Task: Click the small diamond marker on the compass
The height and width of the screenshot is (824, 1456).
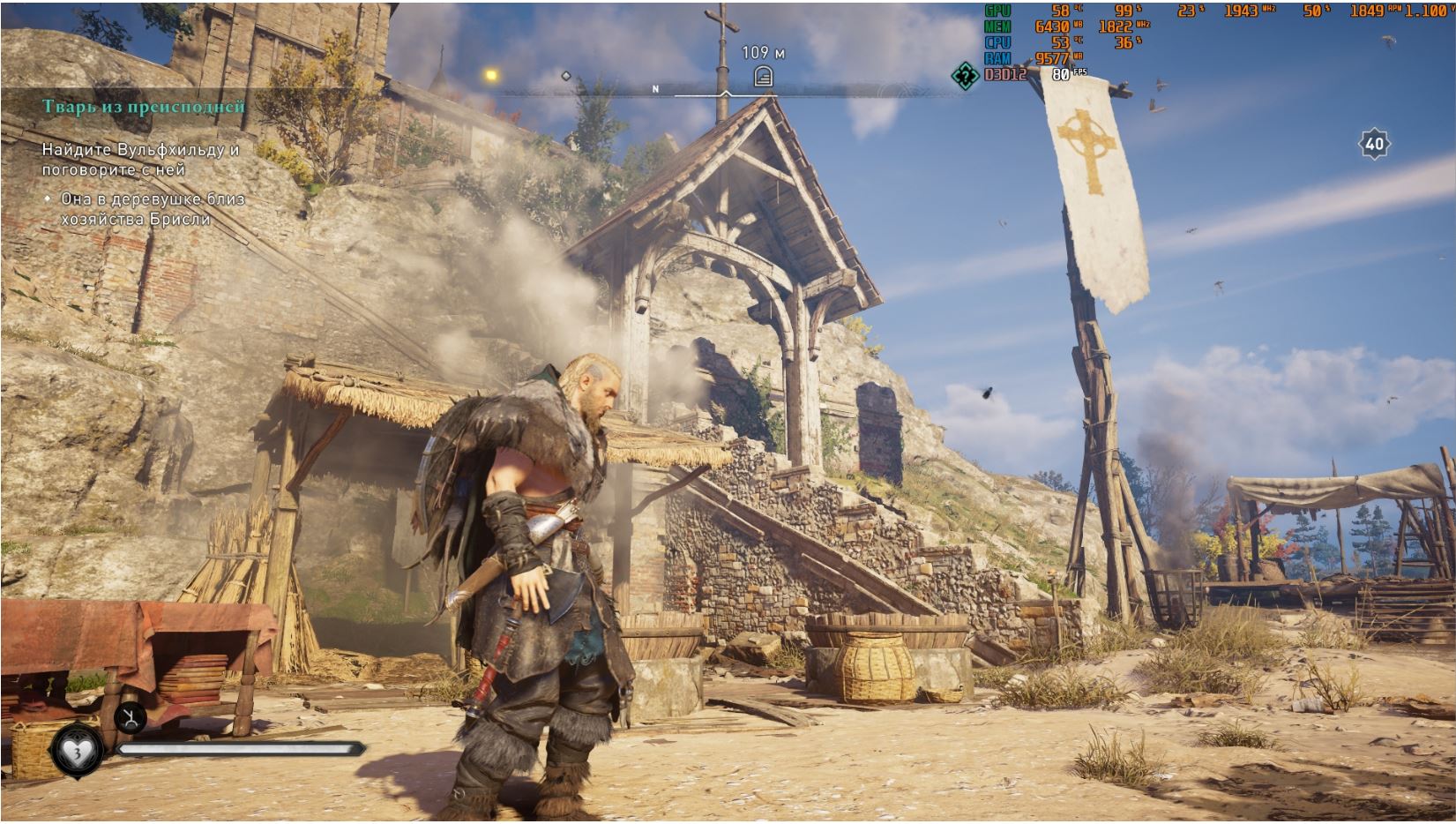Action: tap(566, 76)
